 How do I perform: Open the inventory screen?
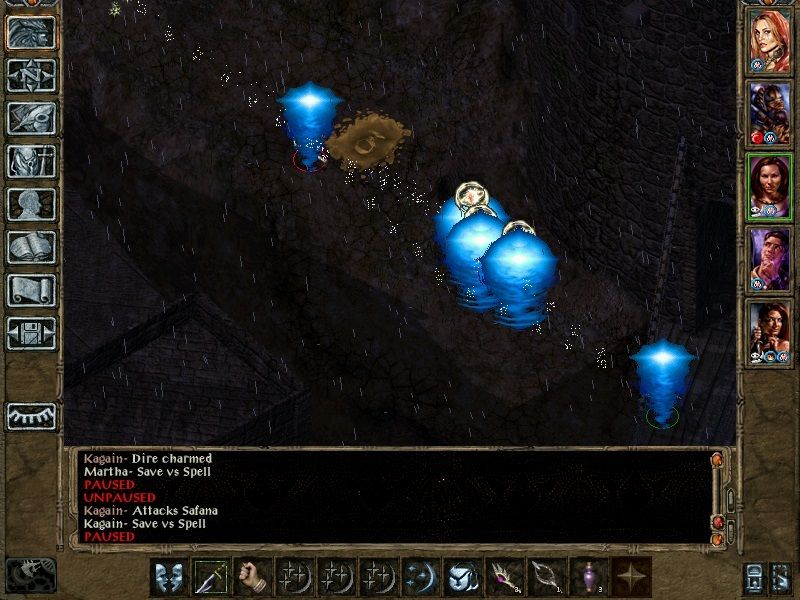[x=31, y=161]
